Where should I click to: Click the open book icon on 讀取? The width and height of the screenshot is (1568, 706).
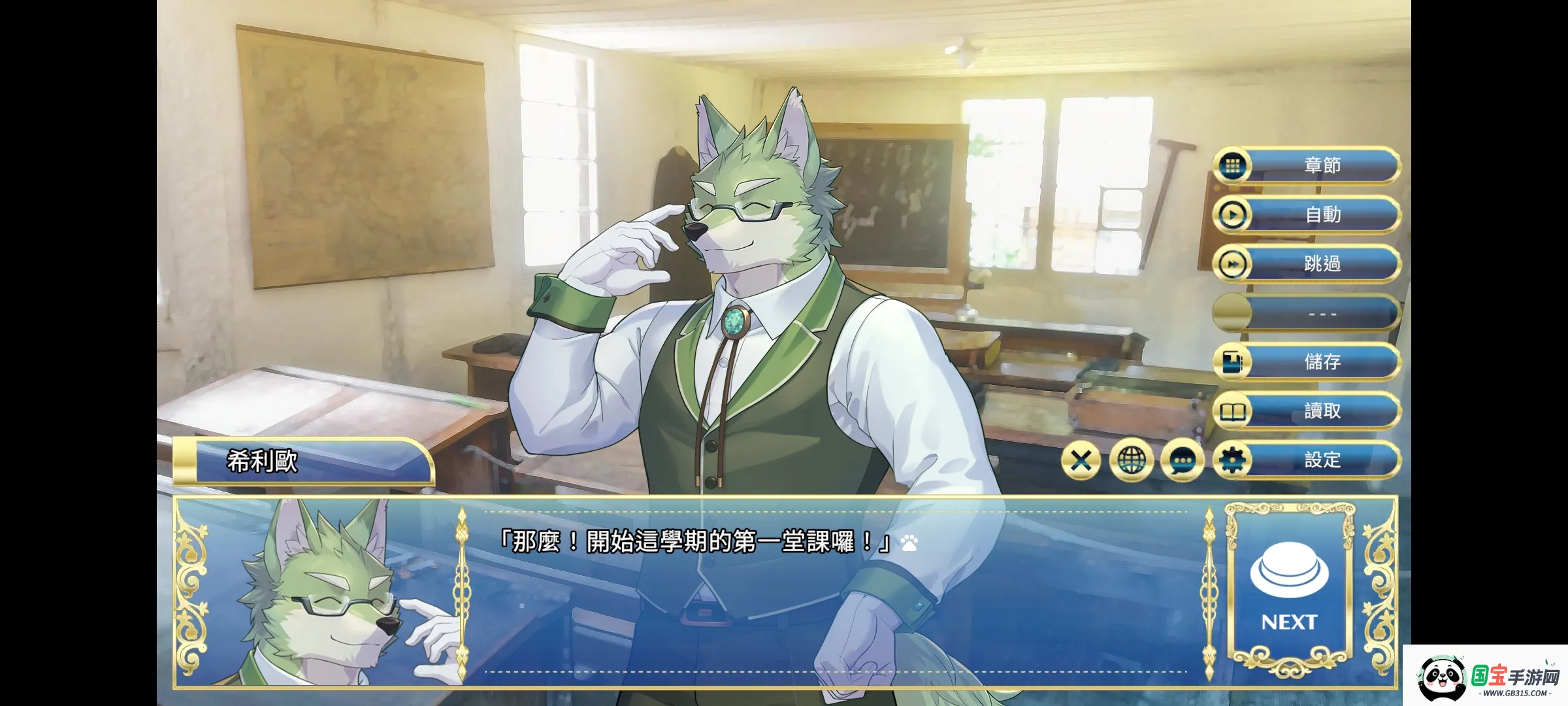1232,411
